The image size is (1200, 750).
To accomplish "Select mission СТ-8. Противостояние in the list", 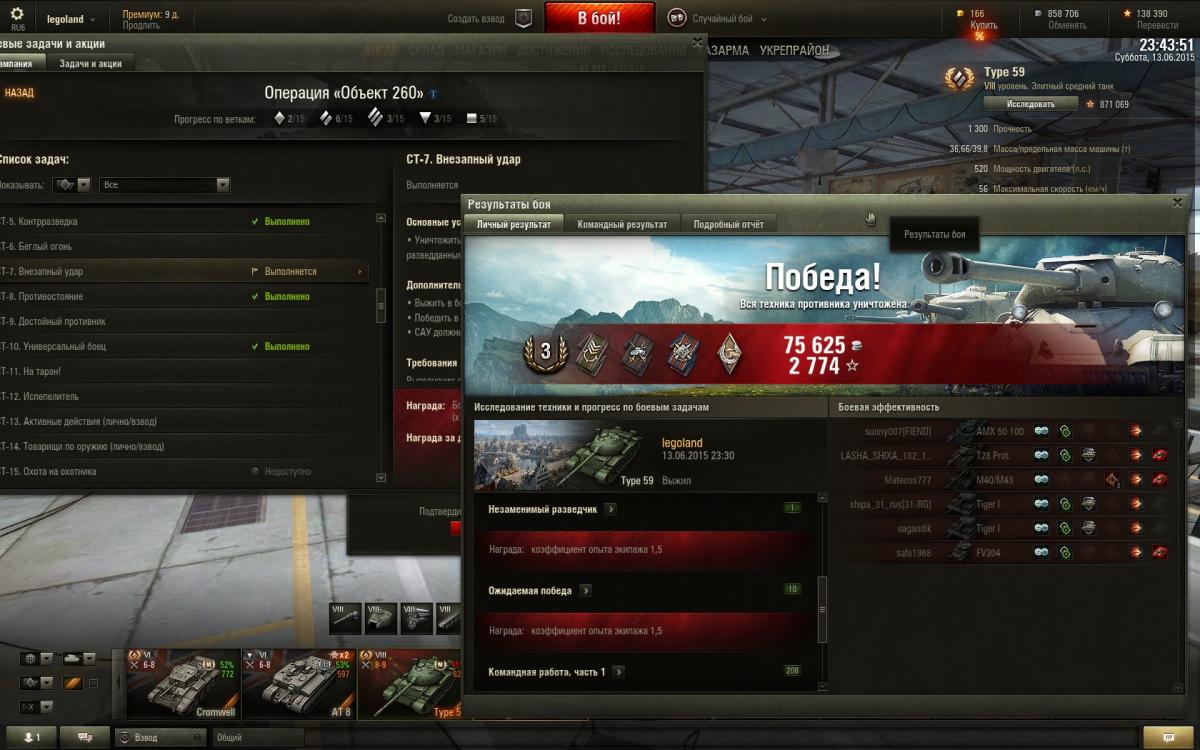I will pyautogui.click(x=55, y=297).
